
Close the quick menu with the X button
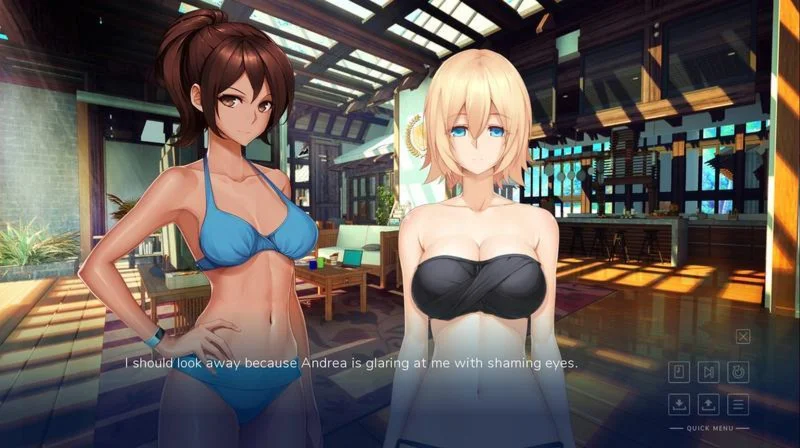tap(743, 337)
